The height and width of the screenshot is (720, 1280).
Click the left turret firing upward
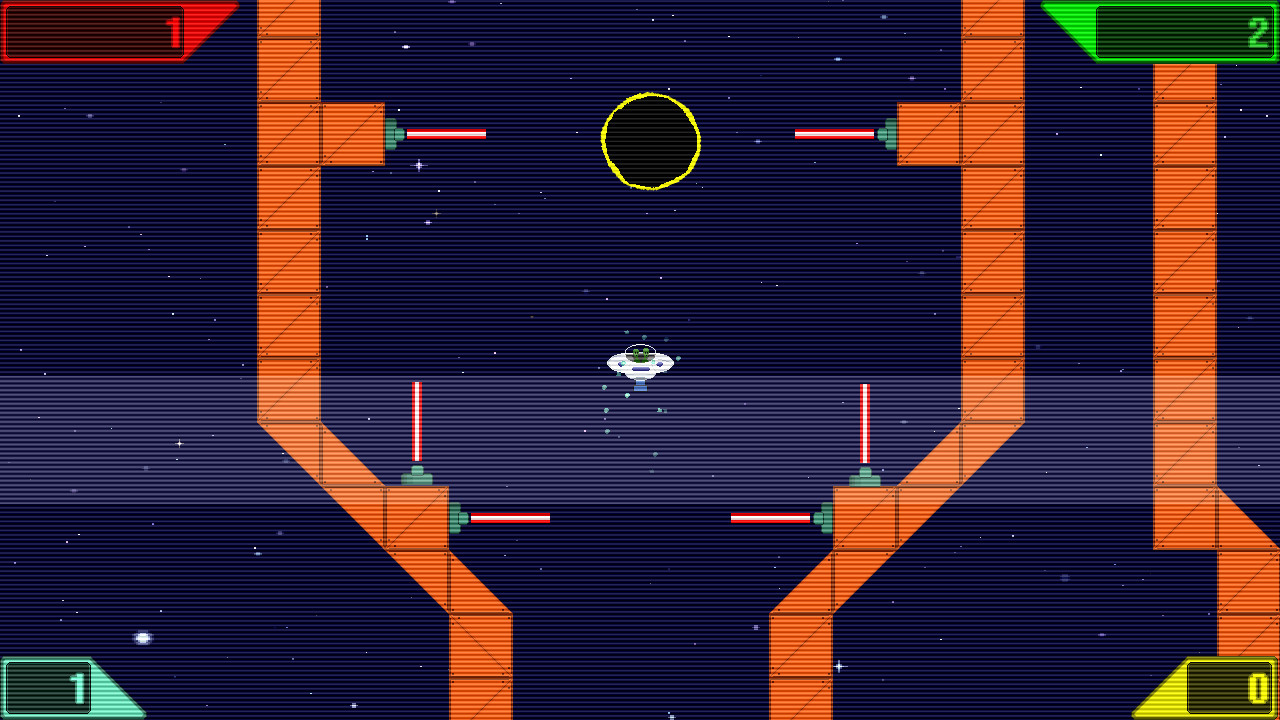[416, 476]
